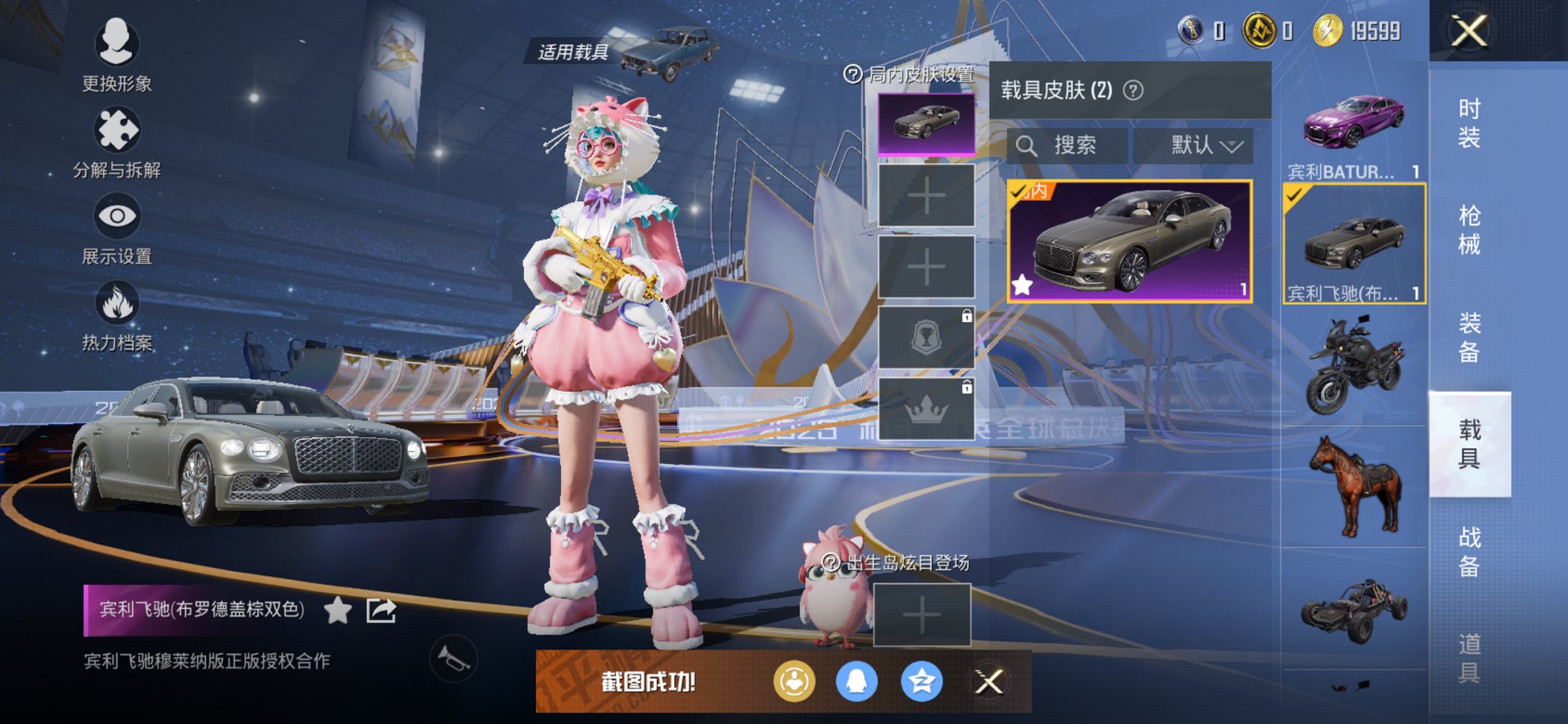Tap the 搜索 search button
The image size is (1568, 724).
[1077, 145]
